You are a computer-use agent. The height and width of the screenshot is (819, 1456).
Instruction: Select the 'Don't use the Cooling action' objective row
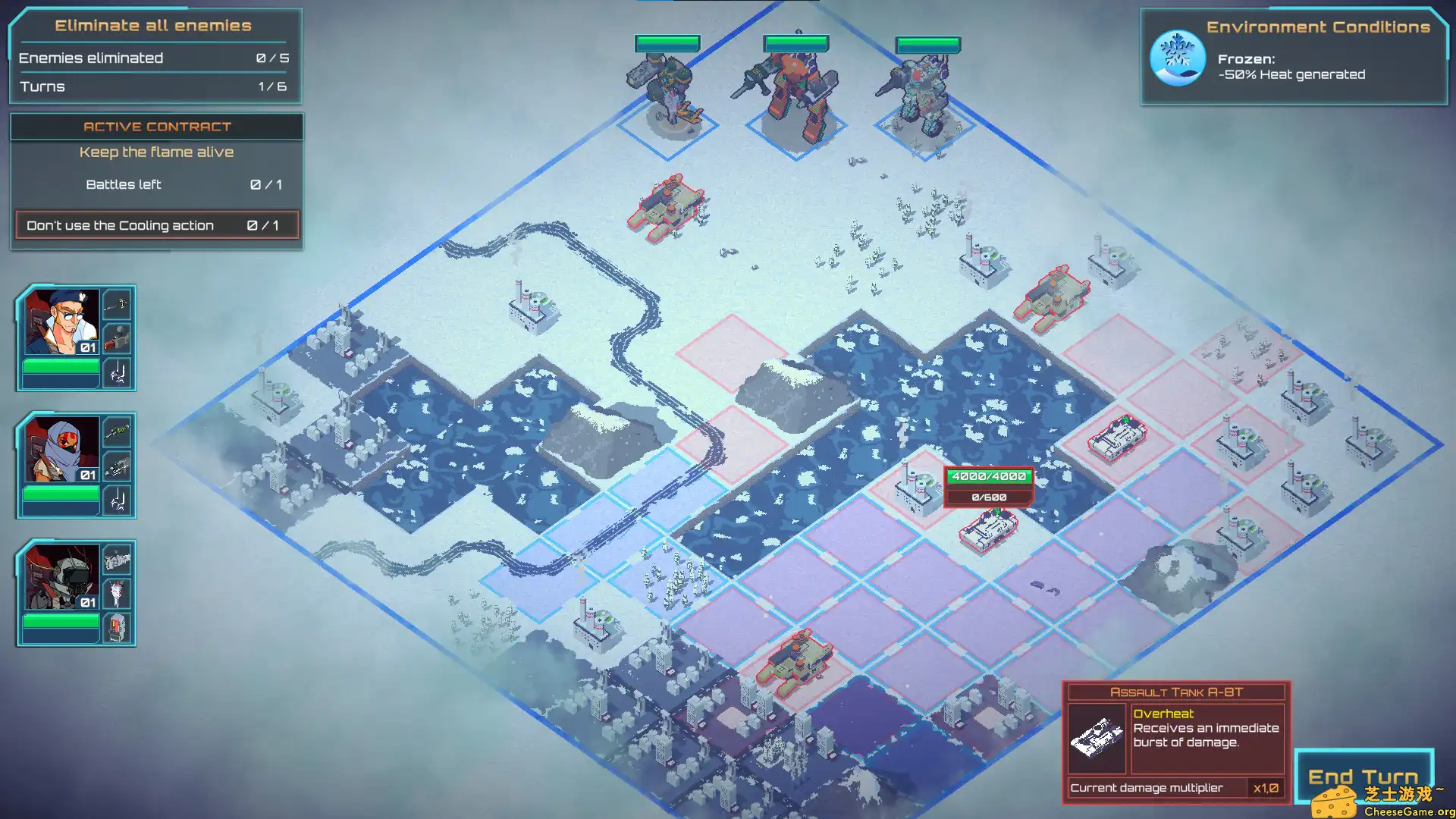(155, 224)
